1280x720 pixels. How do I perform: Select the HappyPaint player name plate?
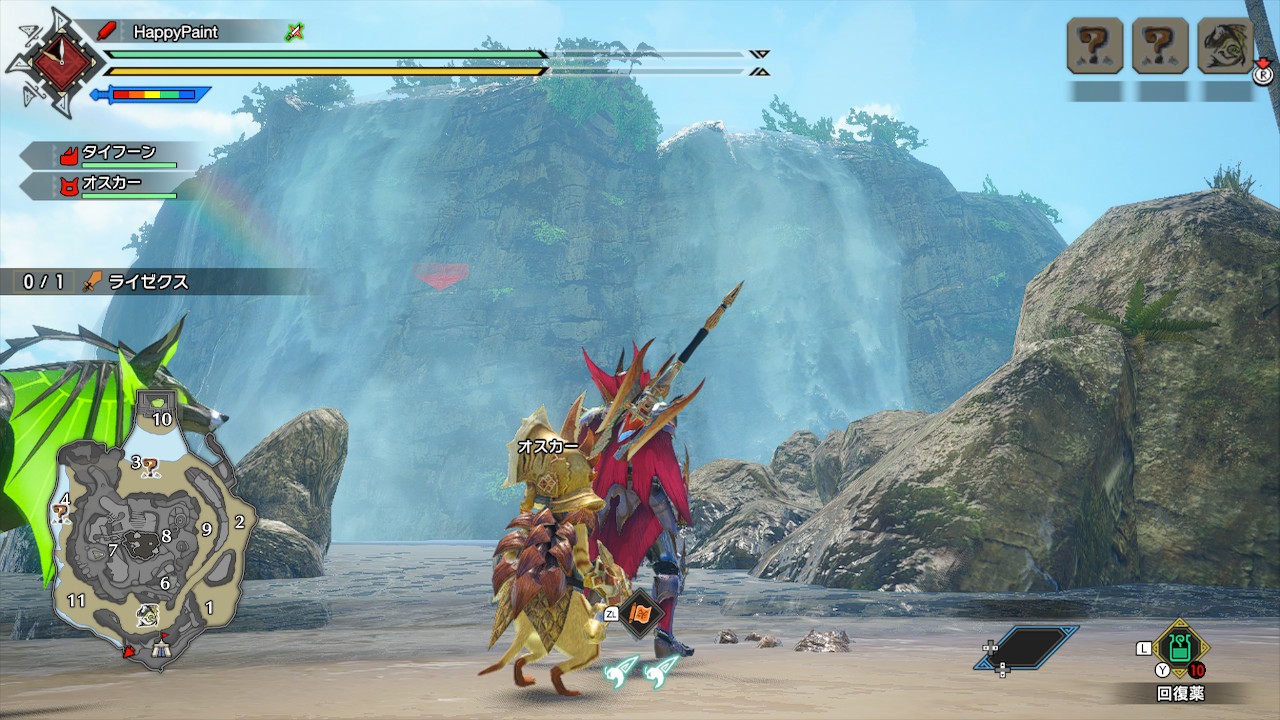point(176,32)
